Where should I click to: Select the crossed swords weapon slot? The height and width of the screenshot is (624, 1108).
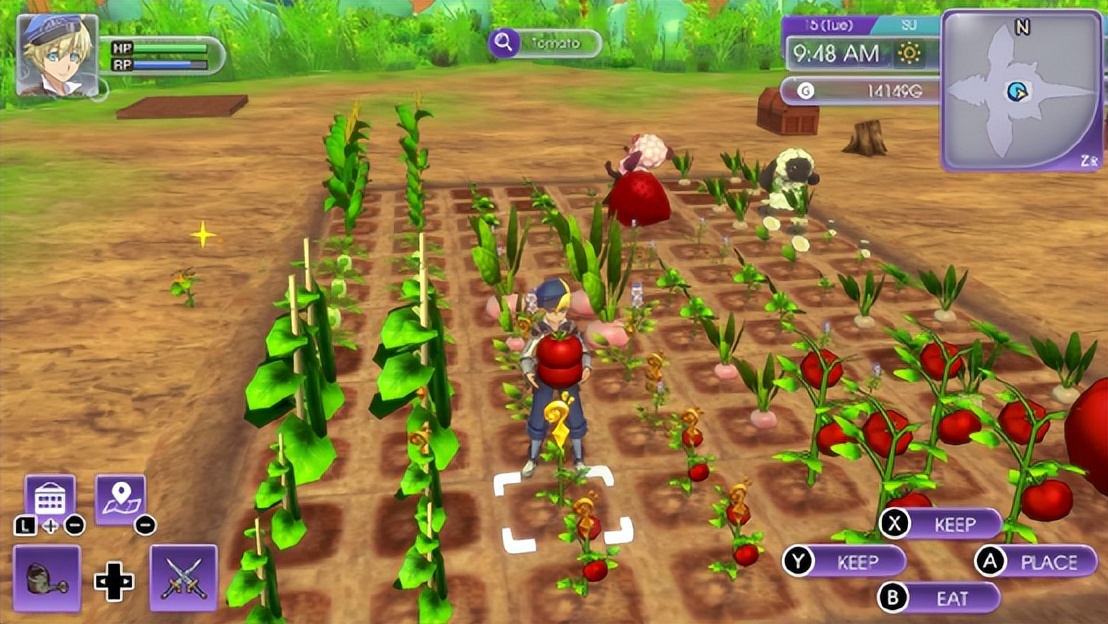click(183, 578)
